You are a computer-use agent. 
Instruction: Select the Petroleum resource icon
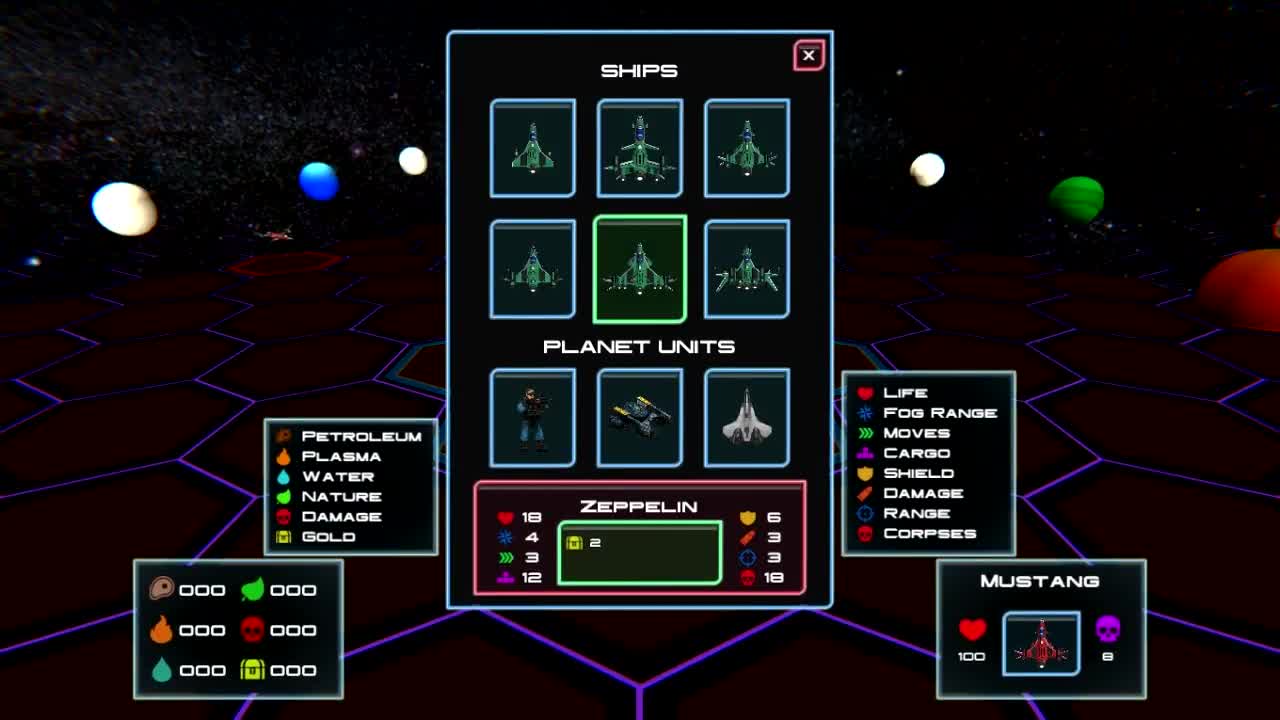pyautogui.click(x=283, y=436)
